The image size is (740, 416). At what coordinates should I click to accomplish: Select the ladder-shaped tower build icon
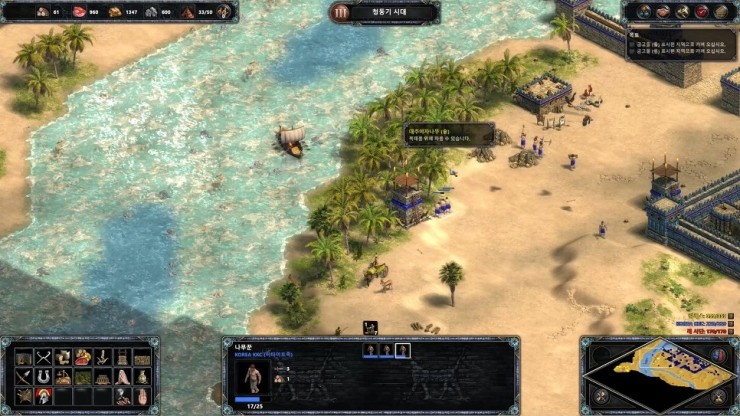[x=122, y=358]
